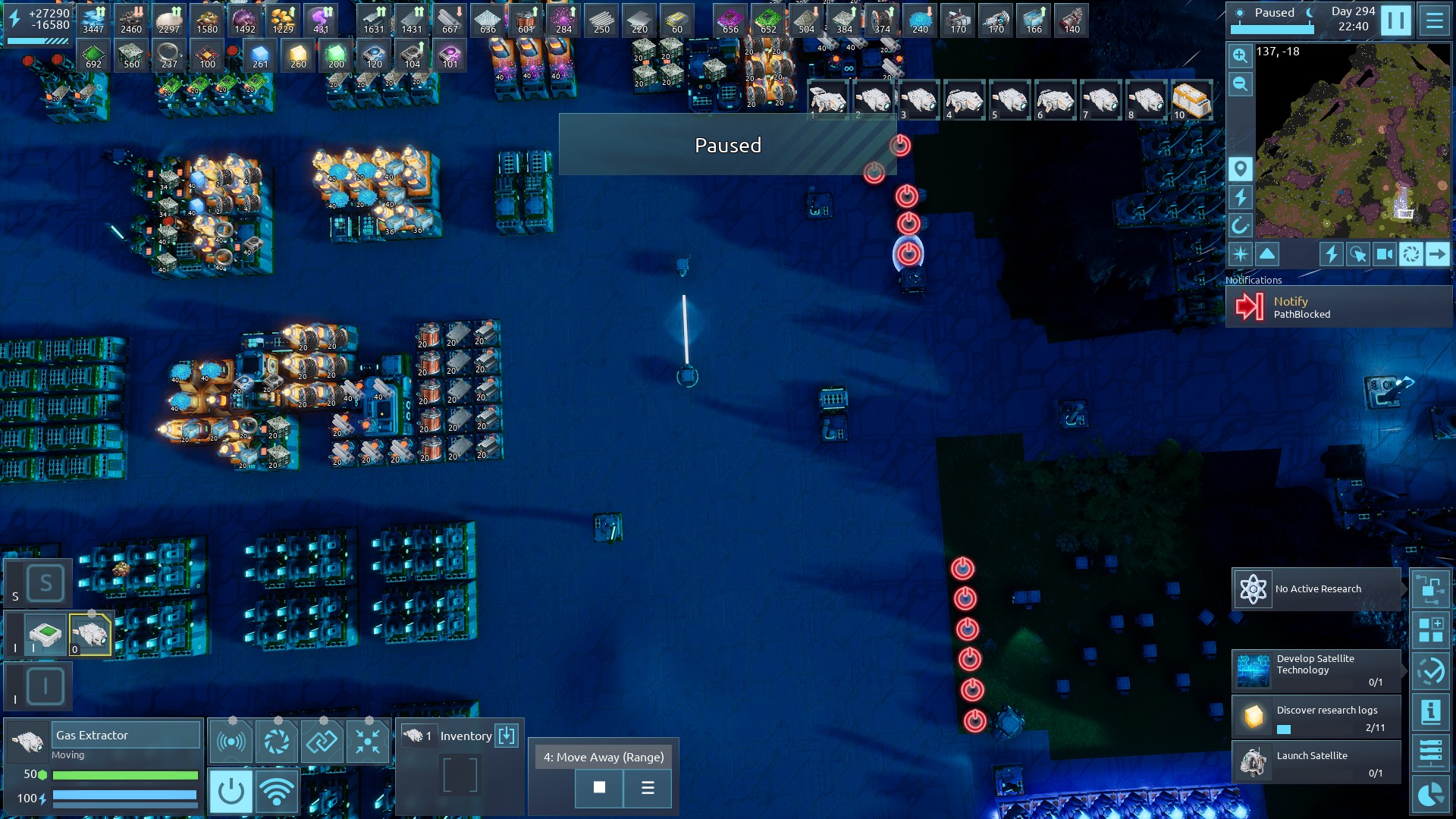
Task: Select the Launch Satellite objective
Action: pyautogui.click(x=1316, y=762)
